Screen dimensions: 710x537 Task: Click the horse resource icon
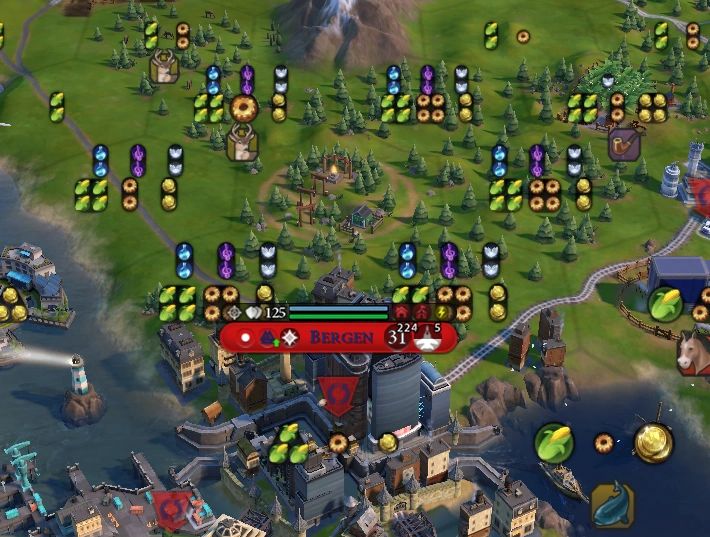coord(693,354)
